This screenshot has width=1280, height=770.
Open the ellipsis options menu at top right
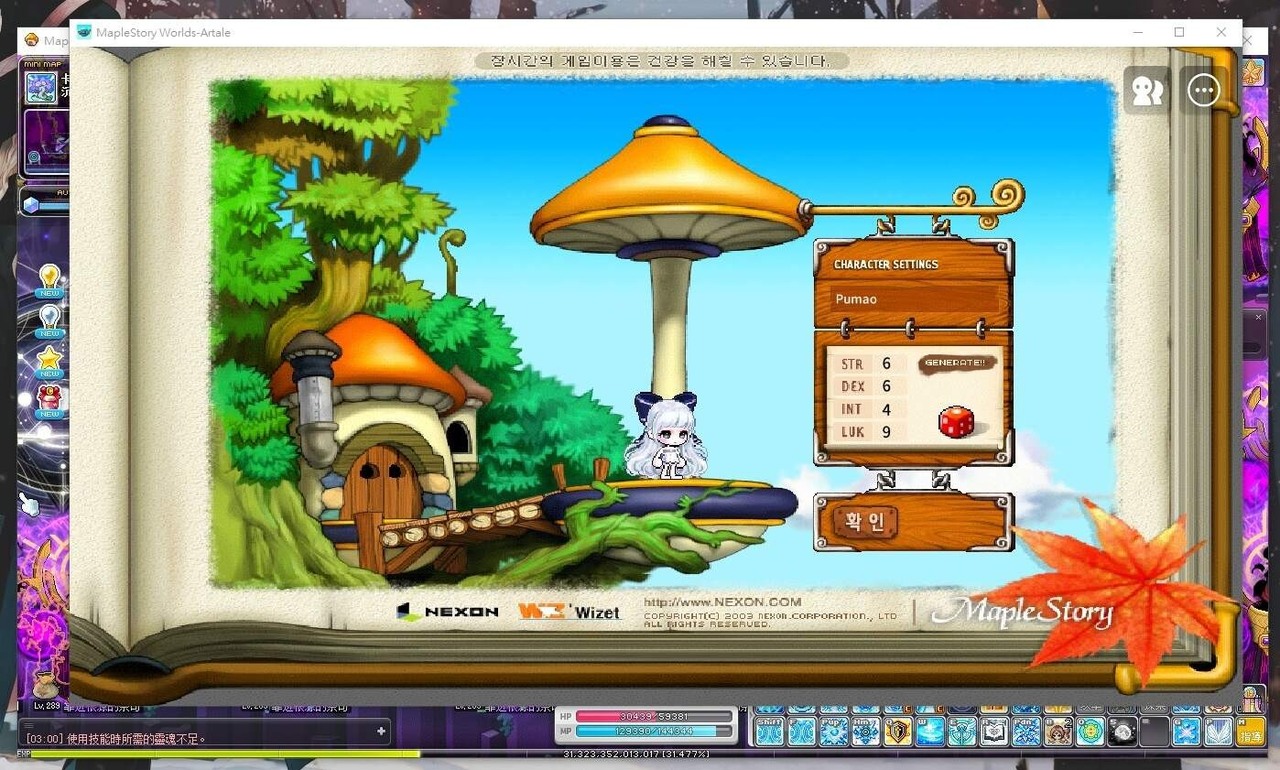1204,89
